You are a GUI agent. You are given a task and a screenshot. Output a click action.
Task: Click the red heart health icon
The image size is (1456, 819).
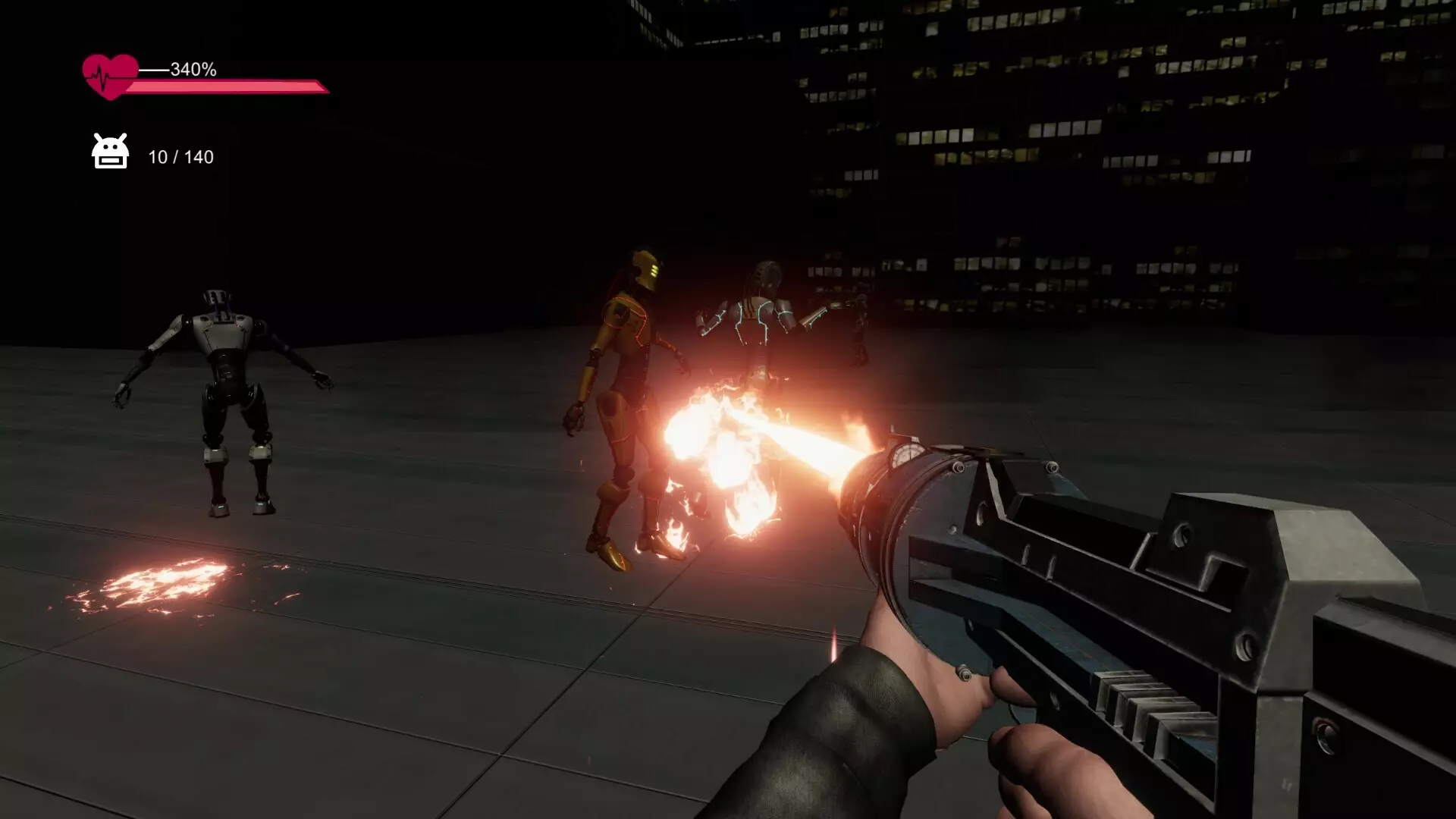point(110,77)
